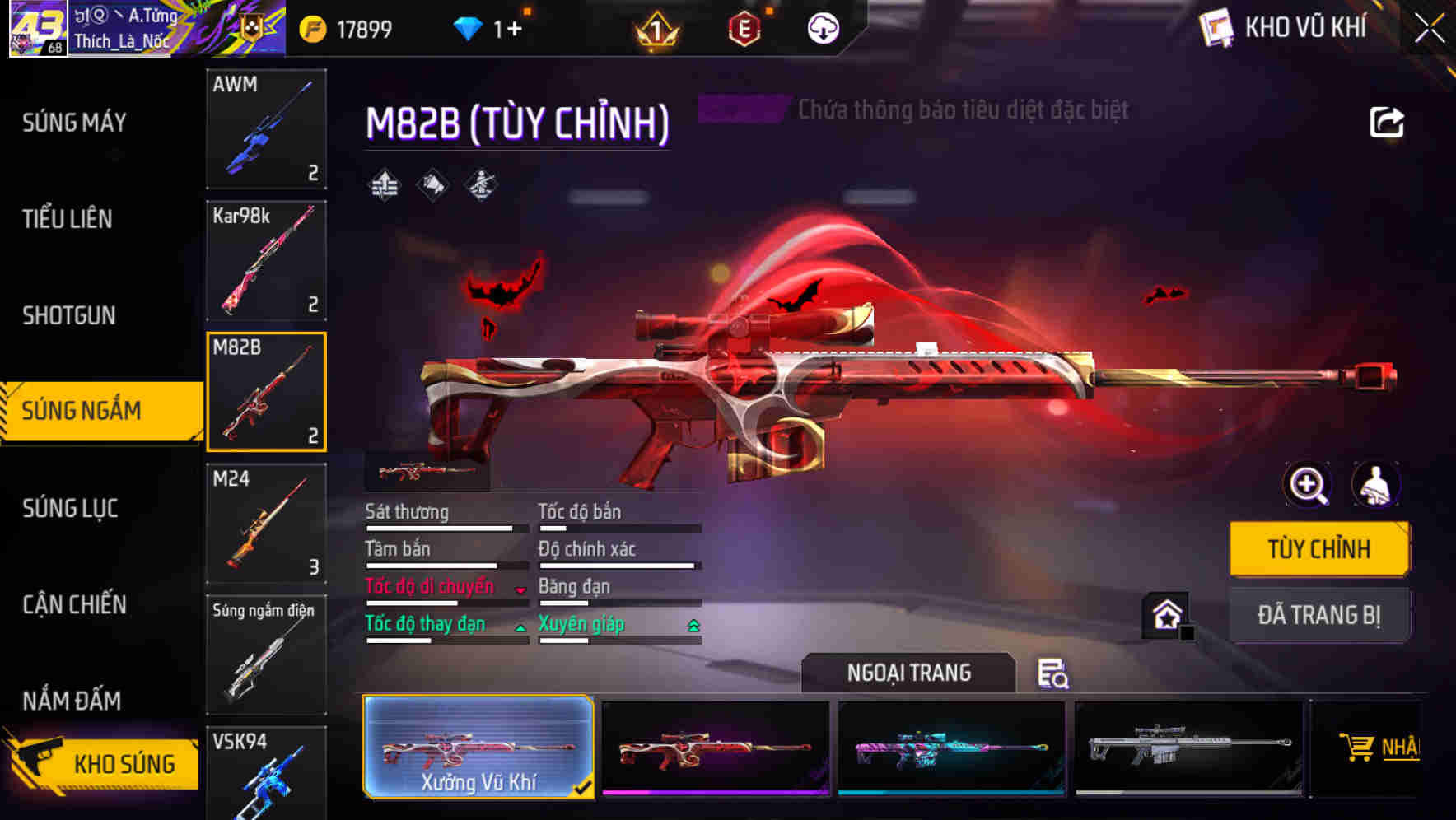
Task: Toggle the Xưởng Vũ Khí skin selection
Action: (478, 748)
